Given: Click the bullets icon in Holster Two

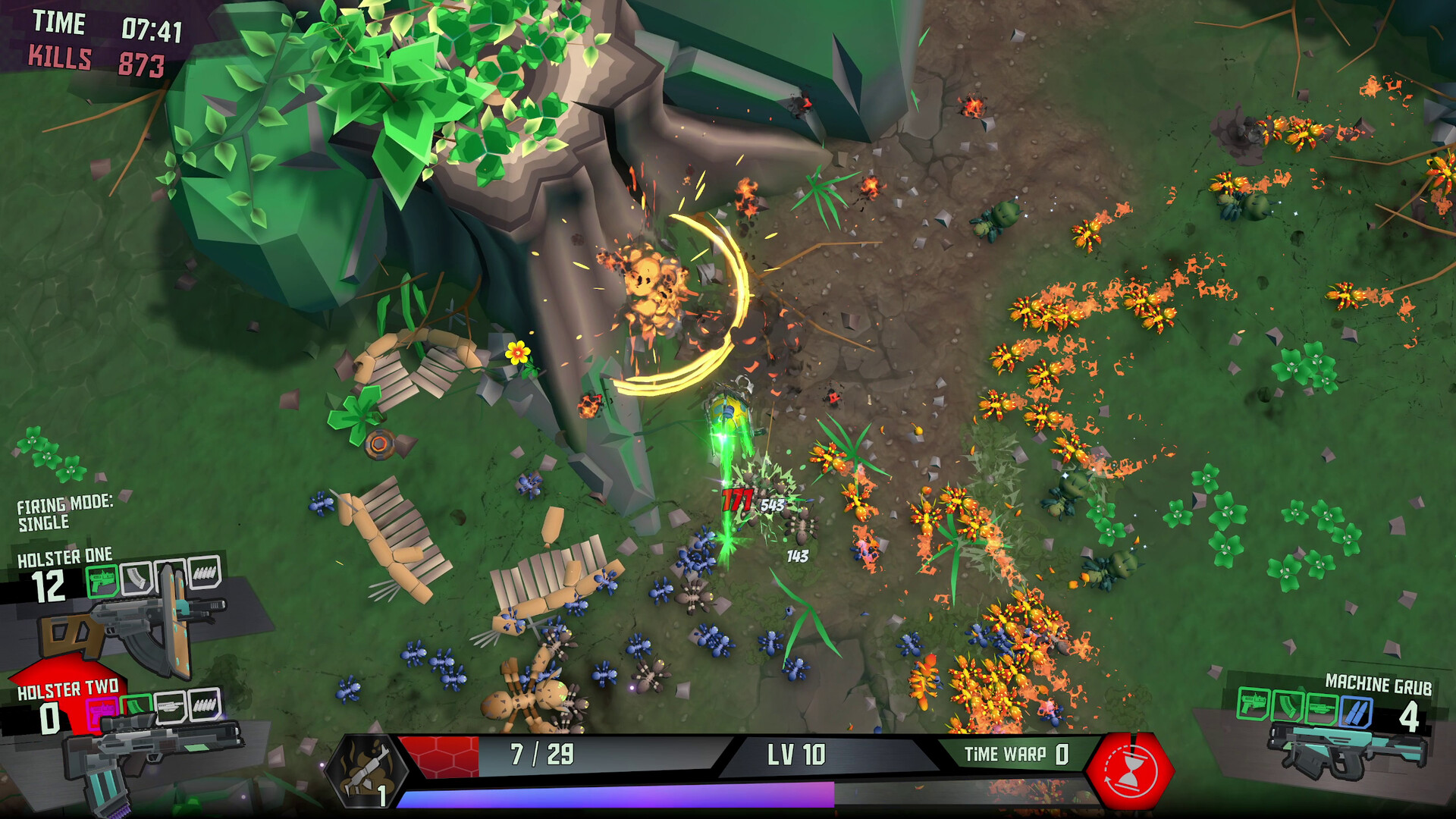Looking at the screenshot, I should coord(205,705).
